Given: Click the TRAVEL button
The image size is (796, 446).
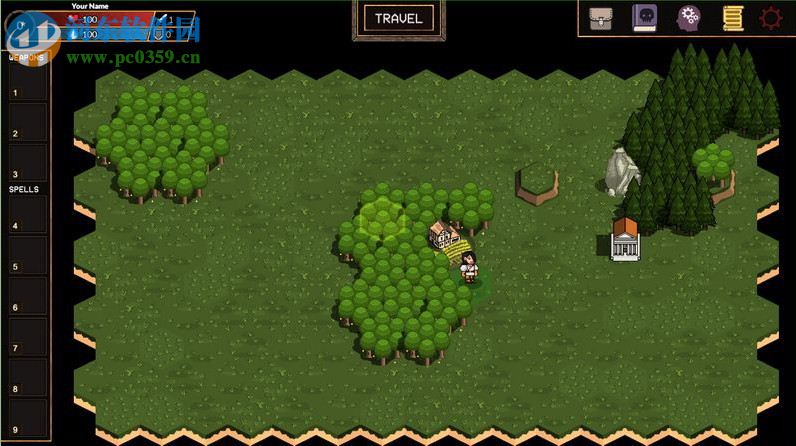Looking at the screenshot, I should click(x=398, y=18).
